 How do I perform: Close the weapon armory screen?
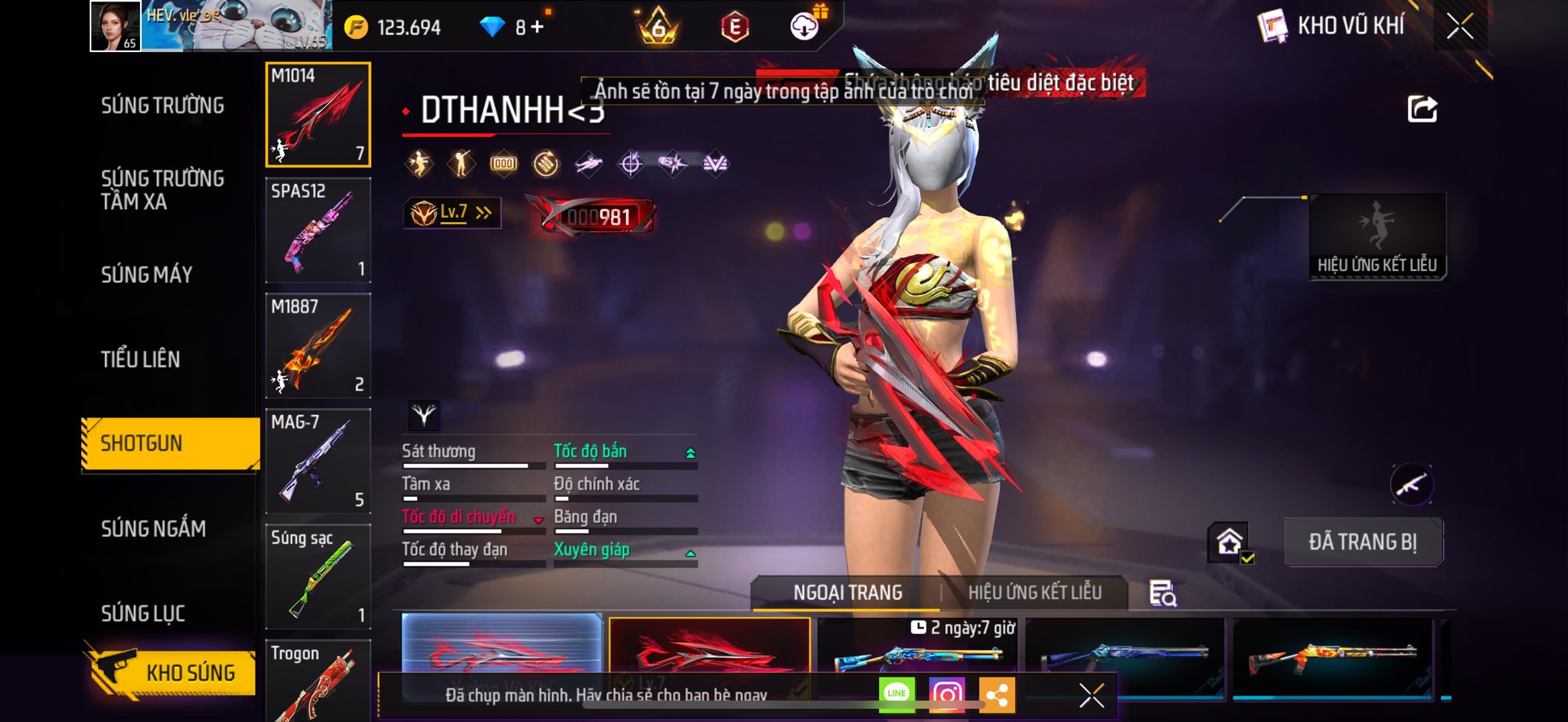click(1459, 27)
